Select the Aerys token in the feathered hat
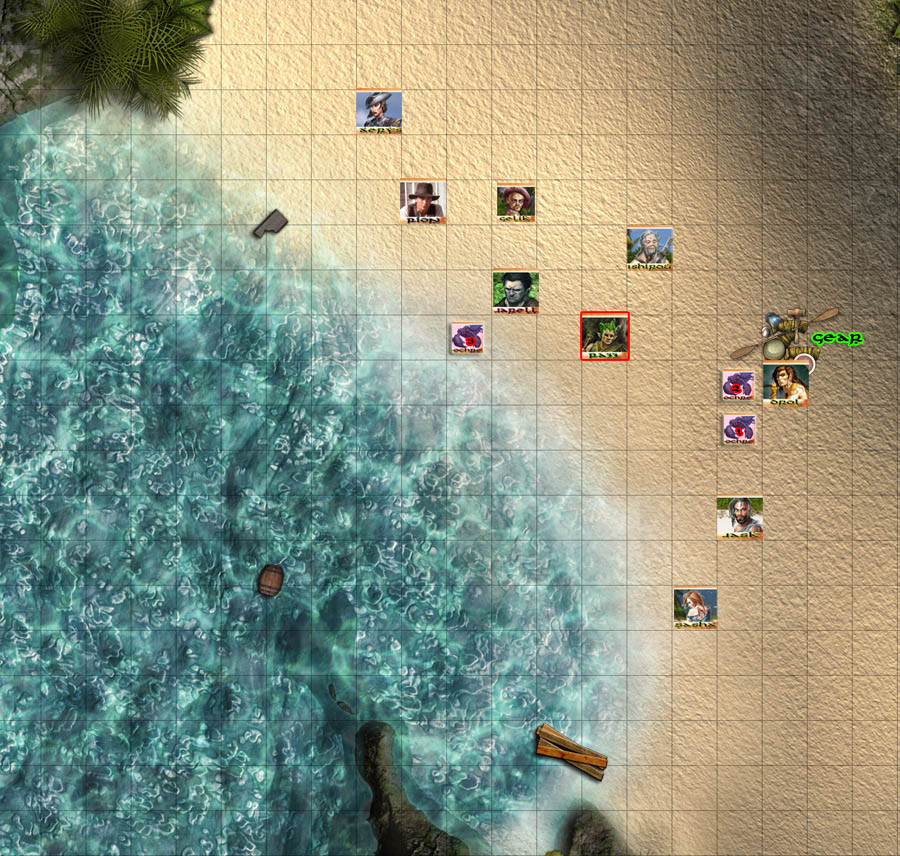 point(379,111)
